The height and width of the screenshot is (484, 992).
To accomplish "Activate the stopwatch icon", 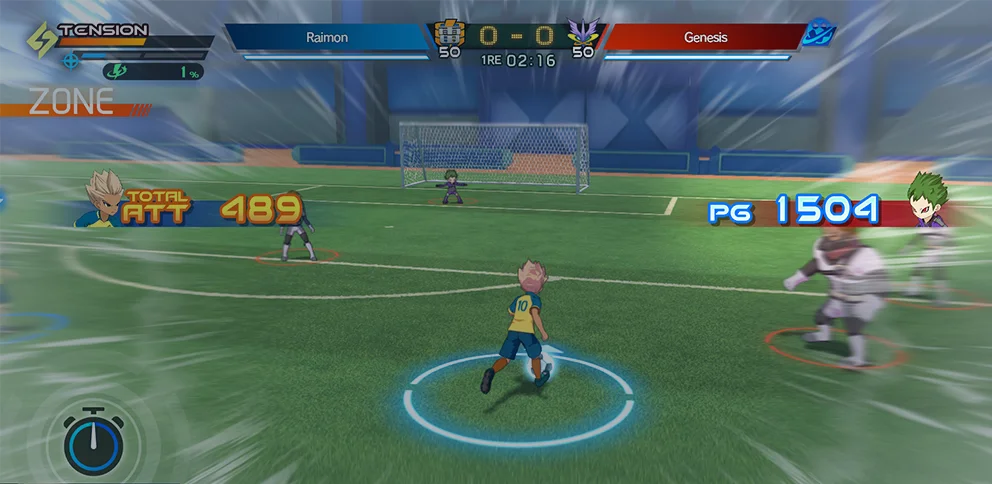I will (93, 440).
